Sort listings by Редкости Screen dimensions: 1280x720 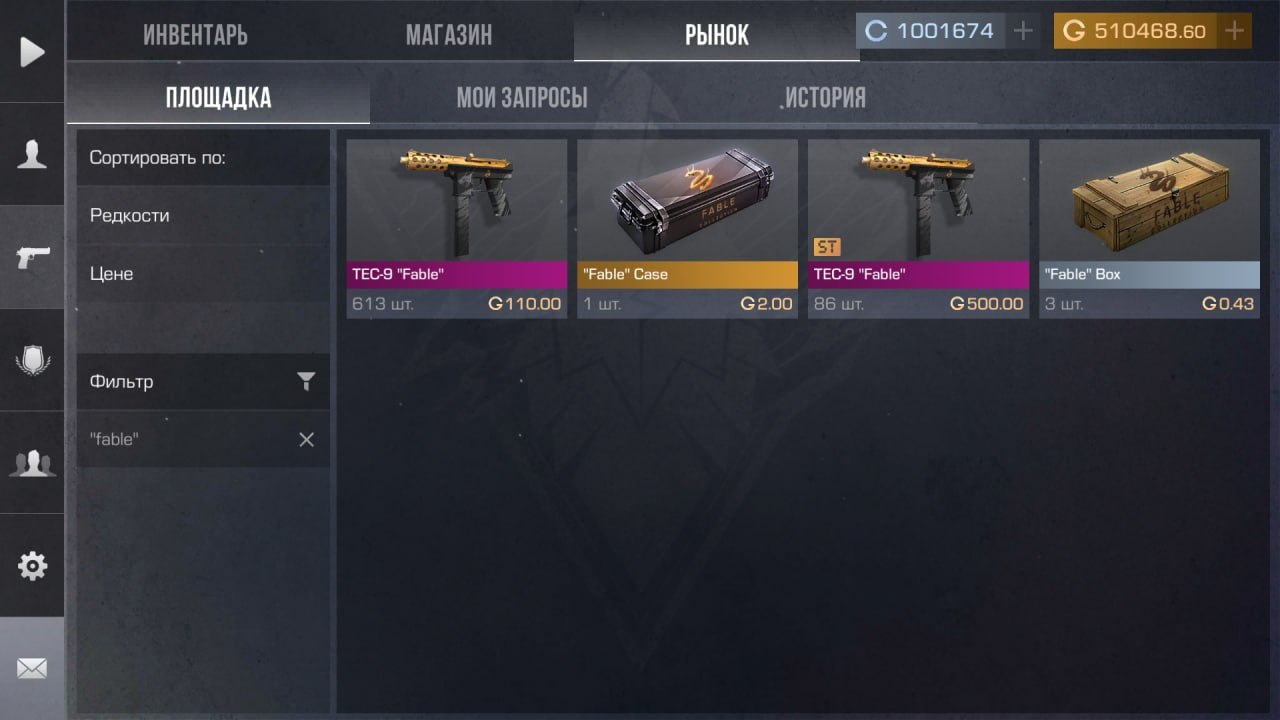130,215
